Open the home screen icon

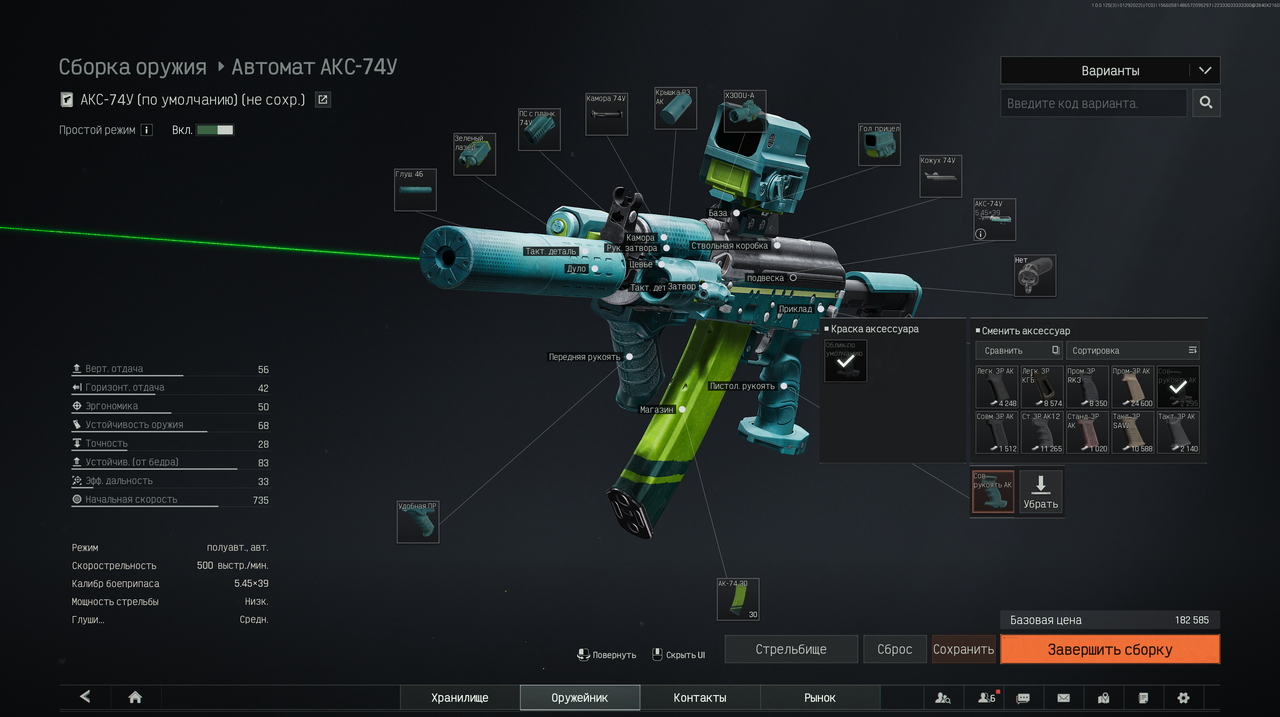pyautogui.click(x=135, y=697)
